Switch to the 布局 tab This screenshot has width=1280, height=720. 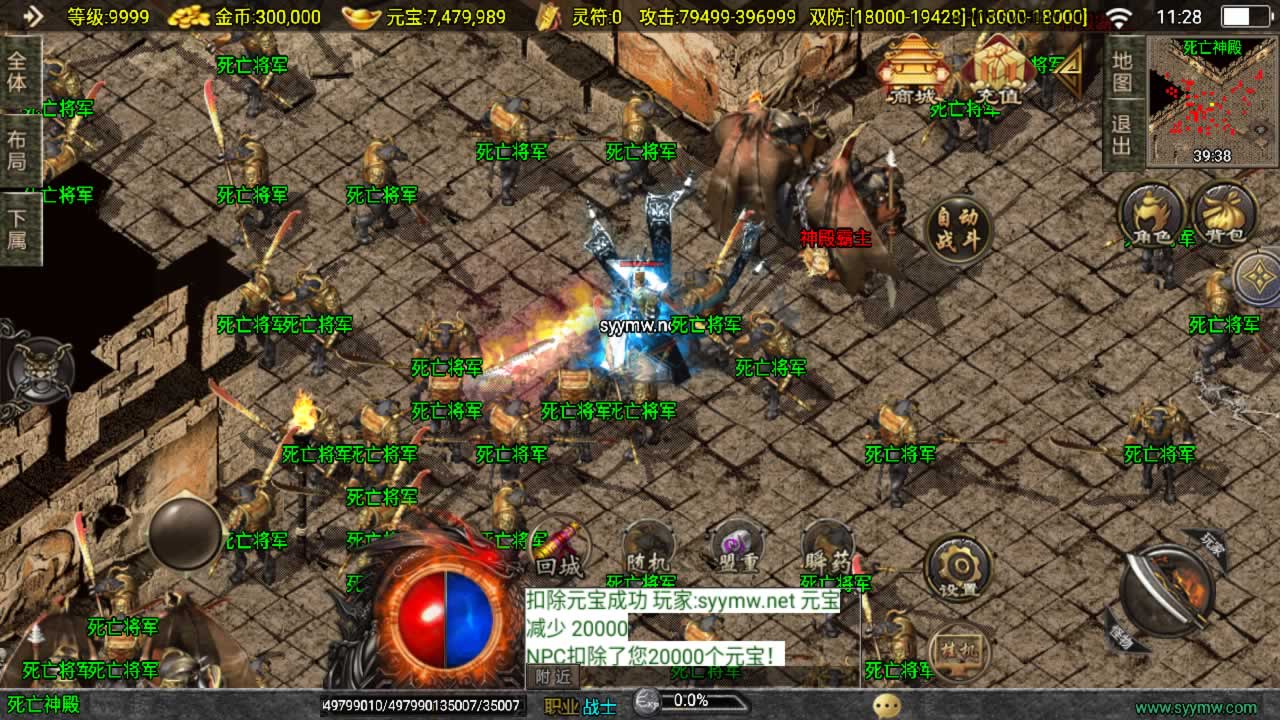click(x=18, y=150)
